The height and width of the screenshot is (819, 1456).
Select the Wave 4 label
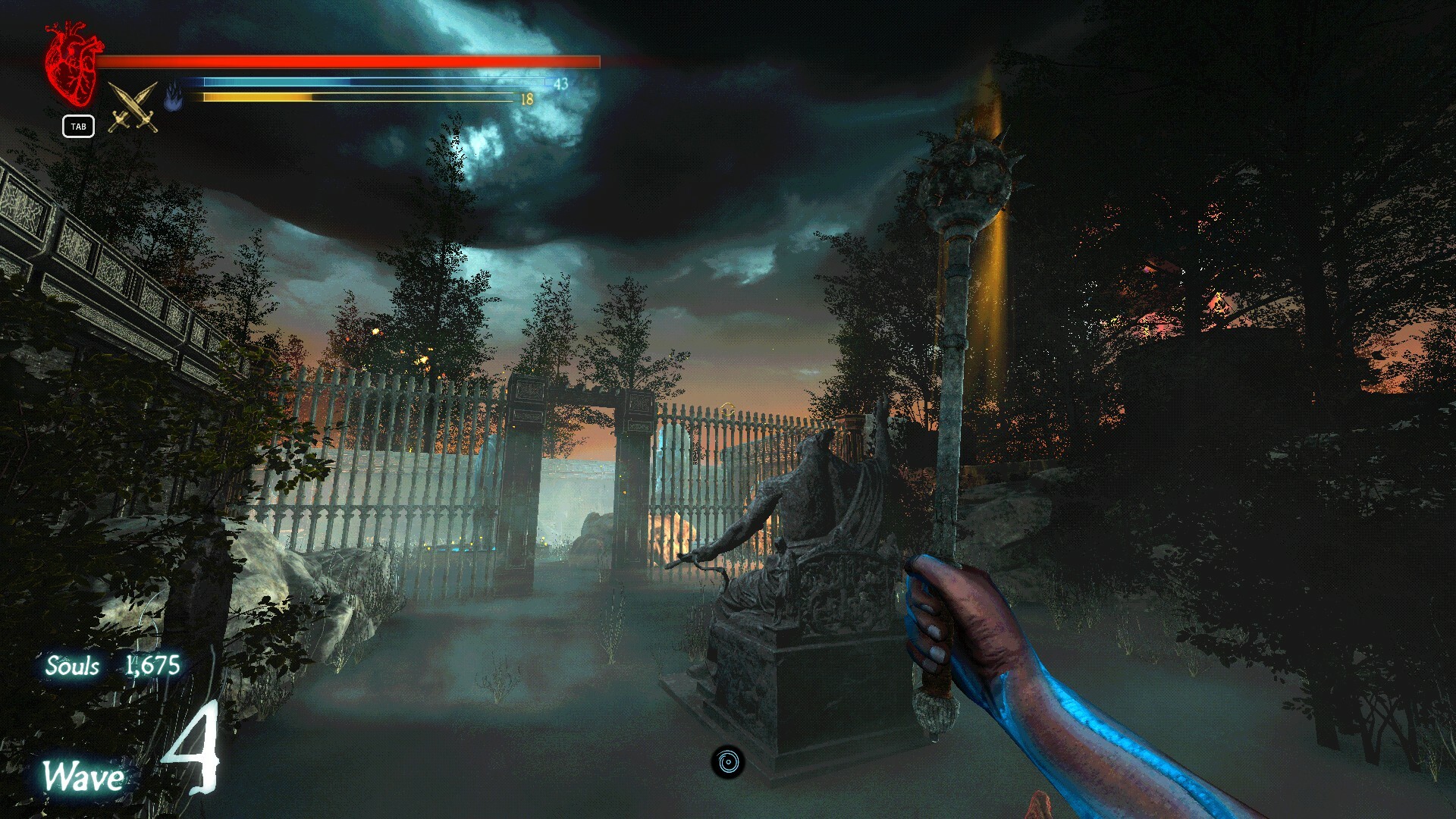click(x=82, y=775)
